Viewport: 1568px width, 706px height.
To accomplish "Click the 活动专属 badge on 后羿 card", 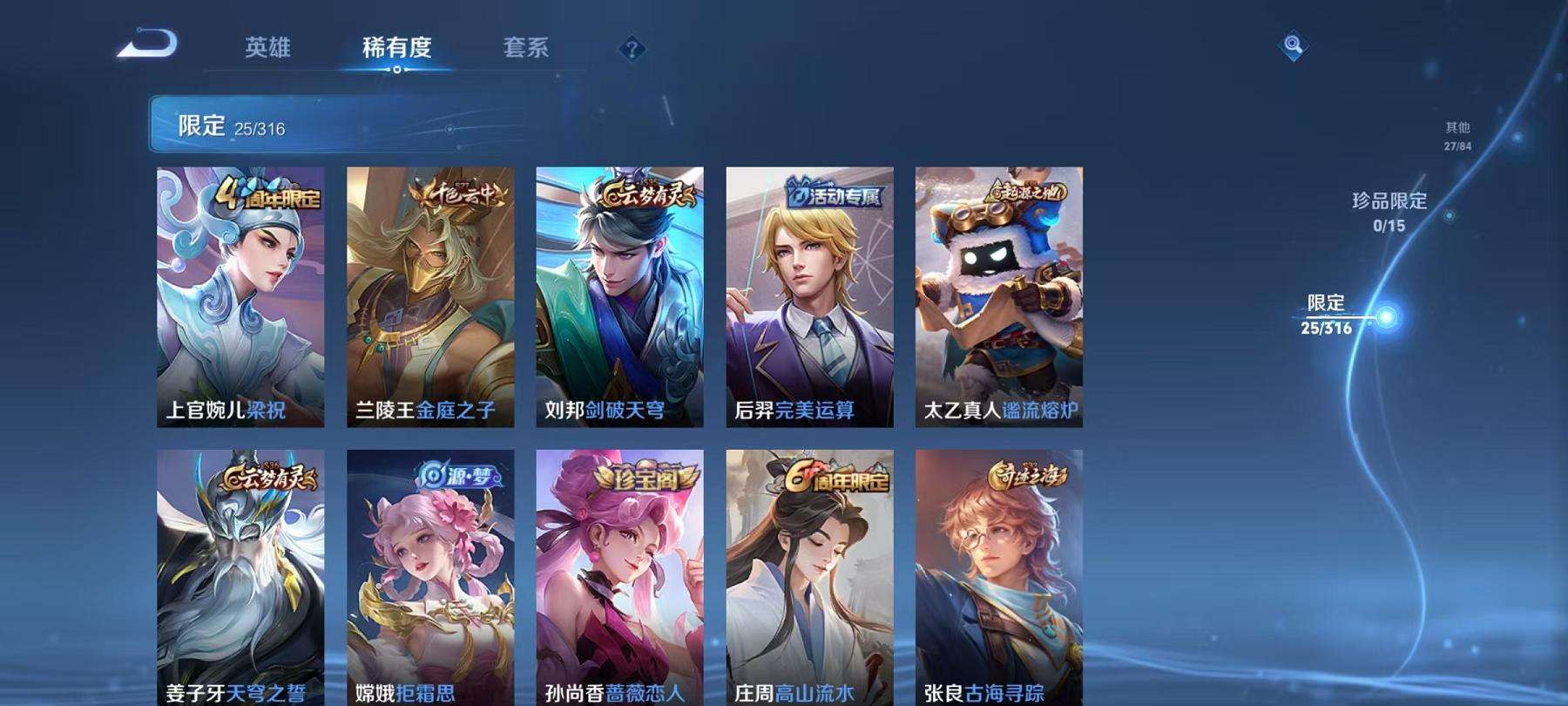I will point(832,195).
